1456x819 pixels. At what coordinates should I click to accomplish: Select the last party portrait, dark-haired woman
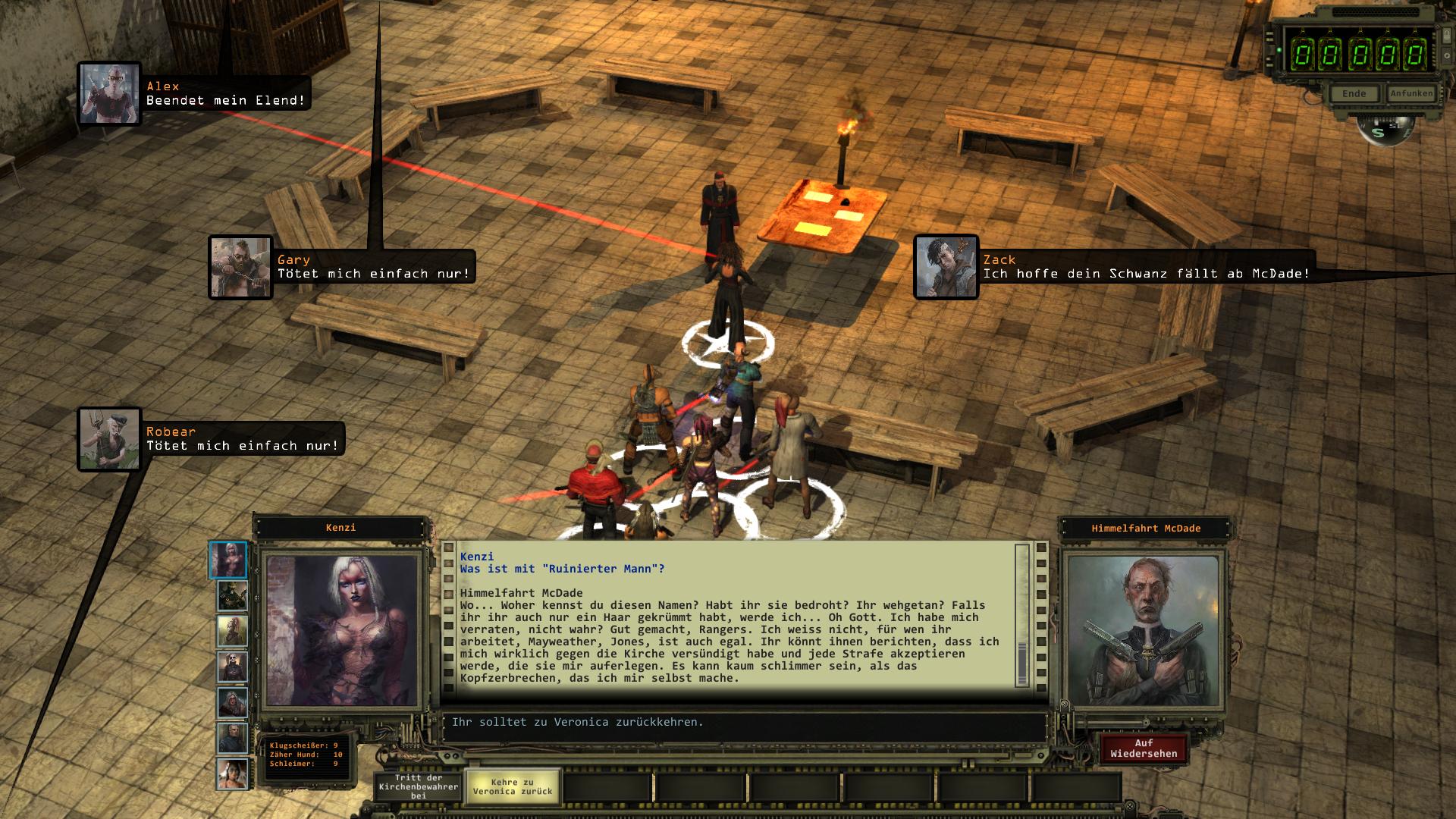click(x=233, y=773)
